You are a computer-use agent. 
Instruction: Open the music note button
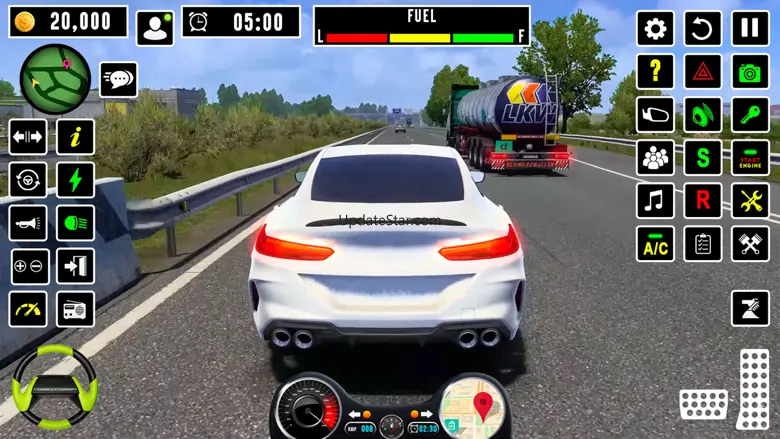point(655,201)
